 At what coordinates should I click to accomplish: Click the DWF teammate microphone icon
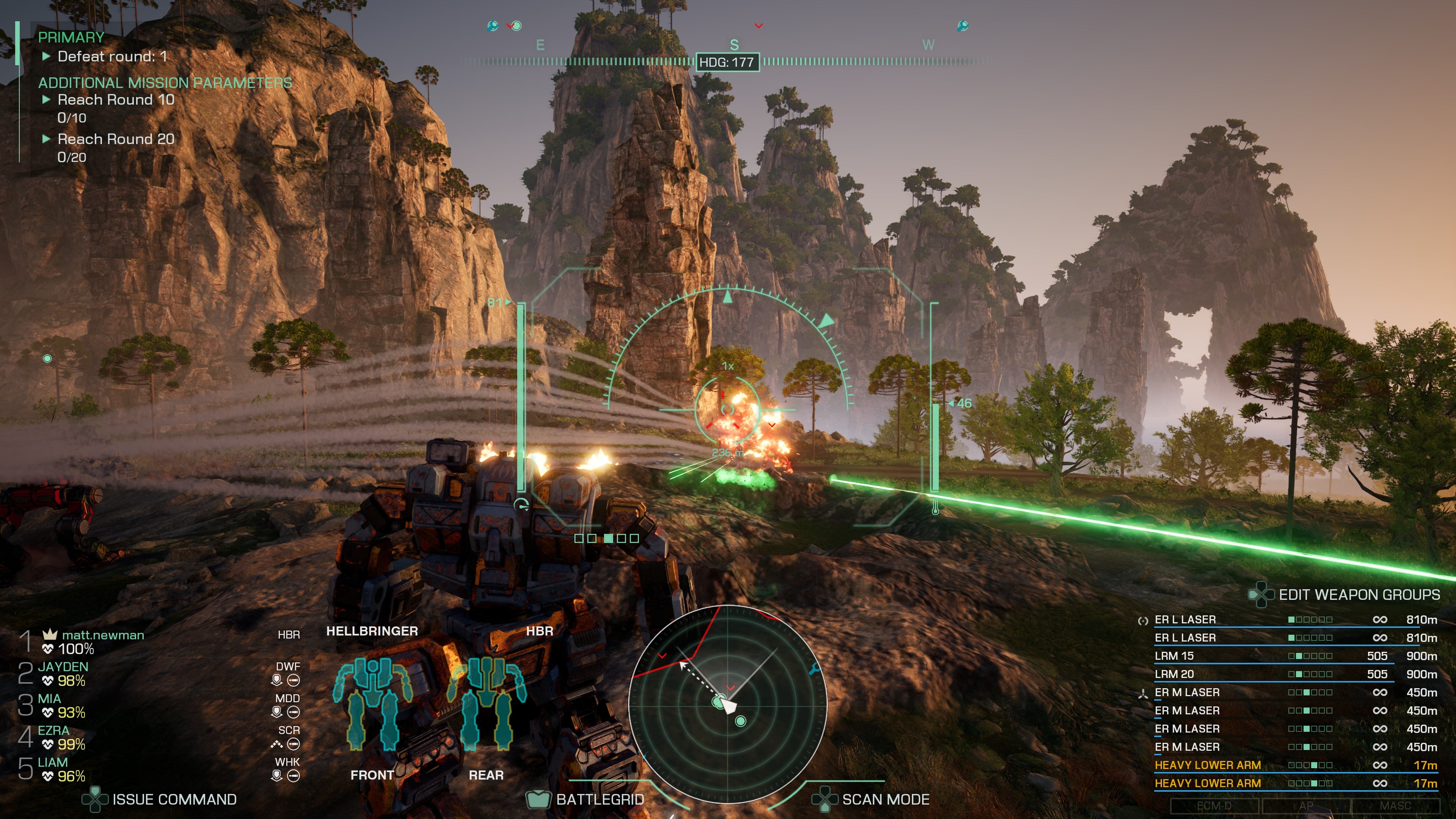pos(276,680)
